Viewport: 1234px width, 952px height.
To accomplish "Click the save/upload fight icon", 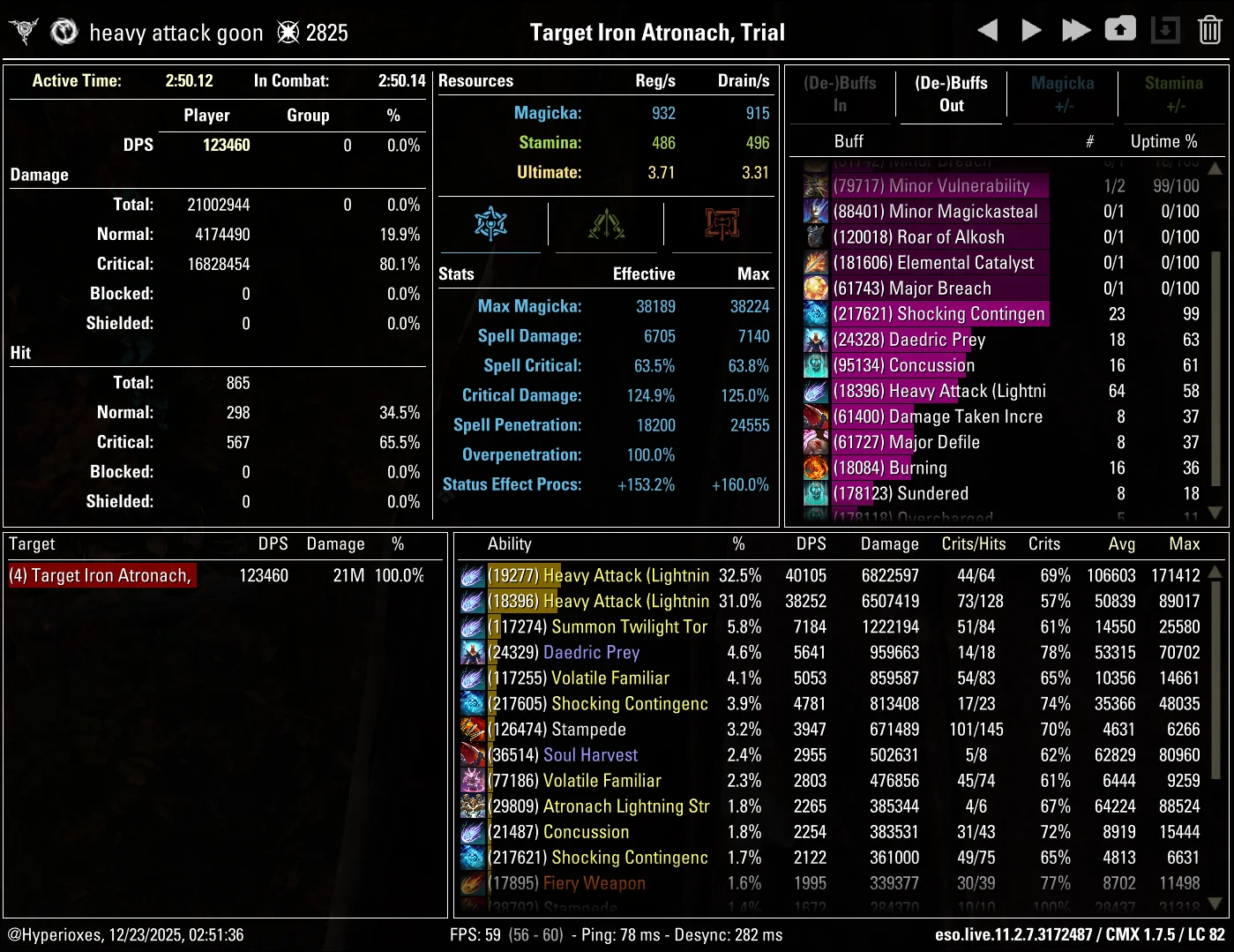I will [1120, 29].
